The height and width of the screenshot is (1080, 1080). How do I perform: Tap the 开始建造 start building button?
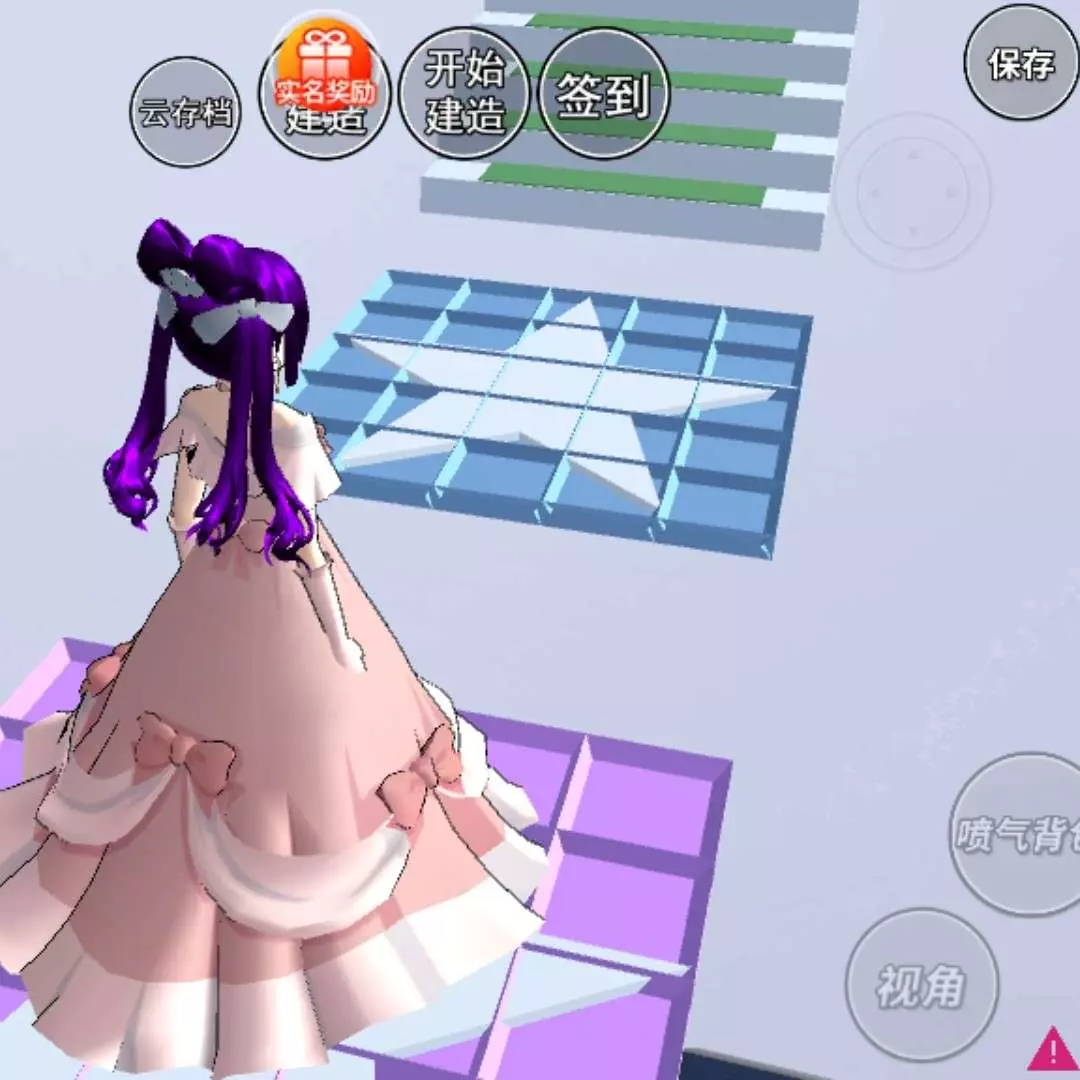(x=465, y=93)
